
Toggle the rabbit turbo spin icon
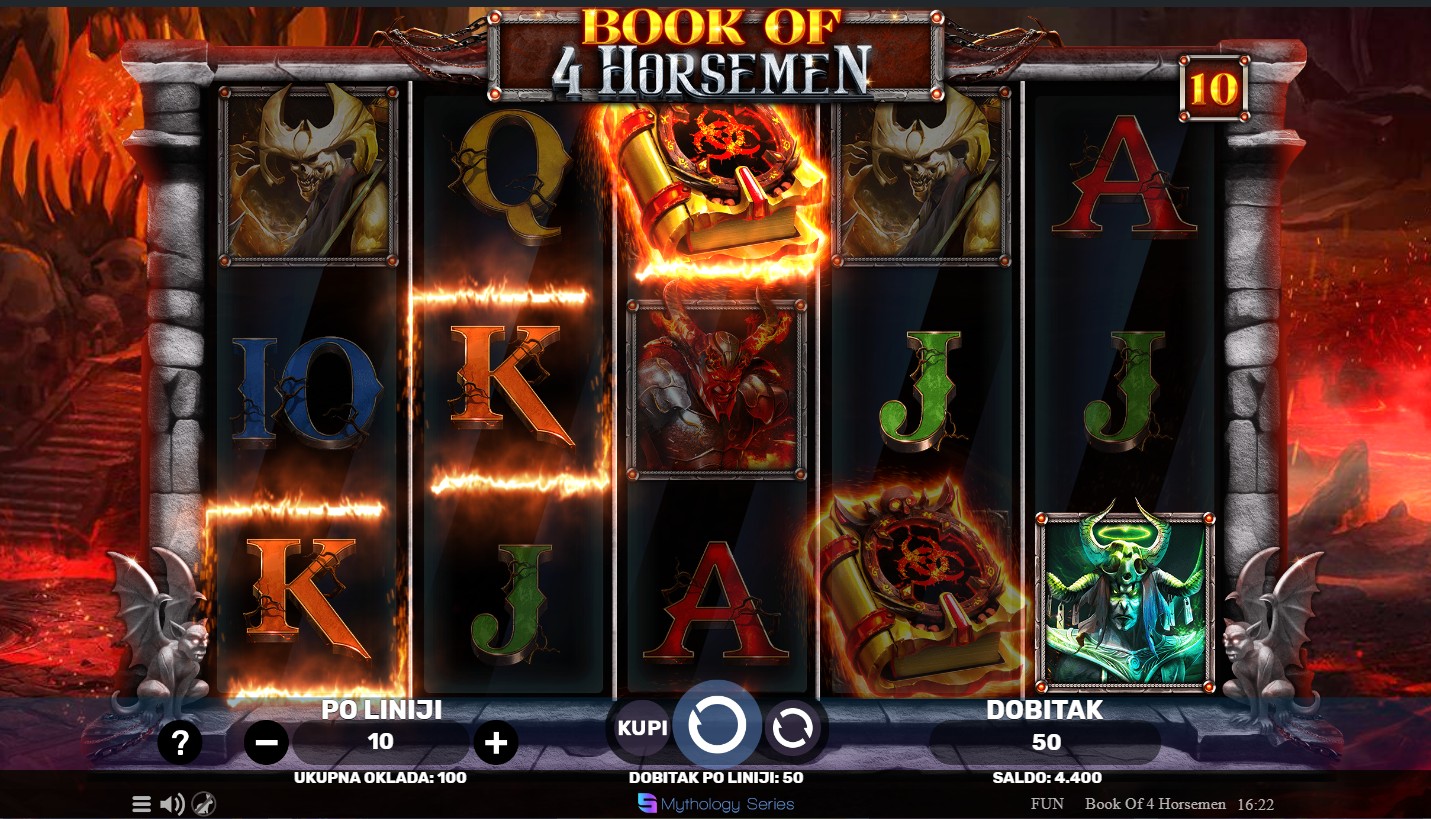tap(204, 804)
